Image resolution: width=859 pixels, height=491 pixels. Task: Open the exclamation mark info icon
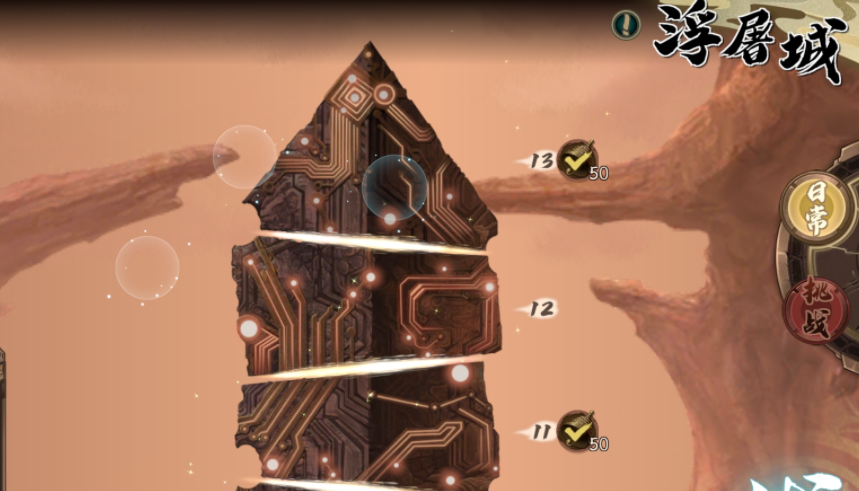pyautogui.click(x=626, y=25)
